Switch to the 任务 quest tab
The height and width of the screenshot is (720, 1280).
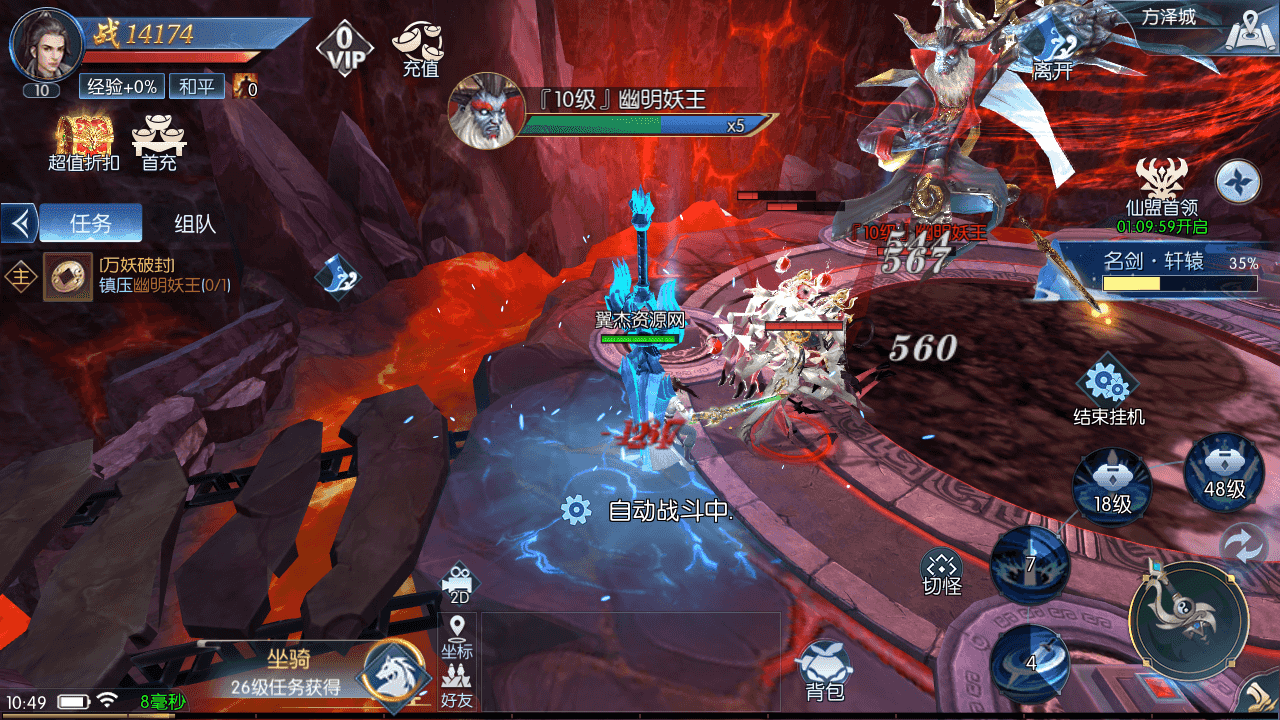[91, 223]
